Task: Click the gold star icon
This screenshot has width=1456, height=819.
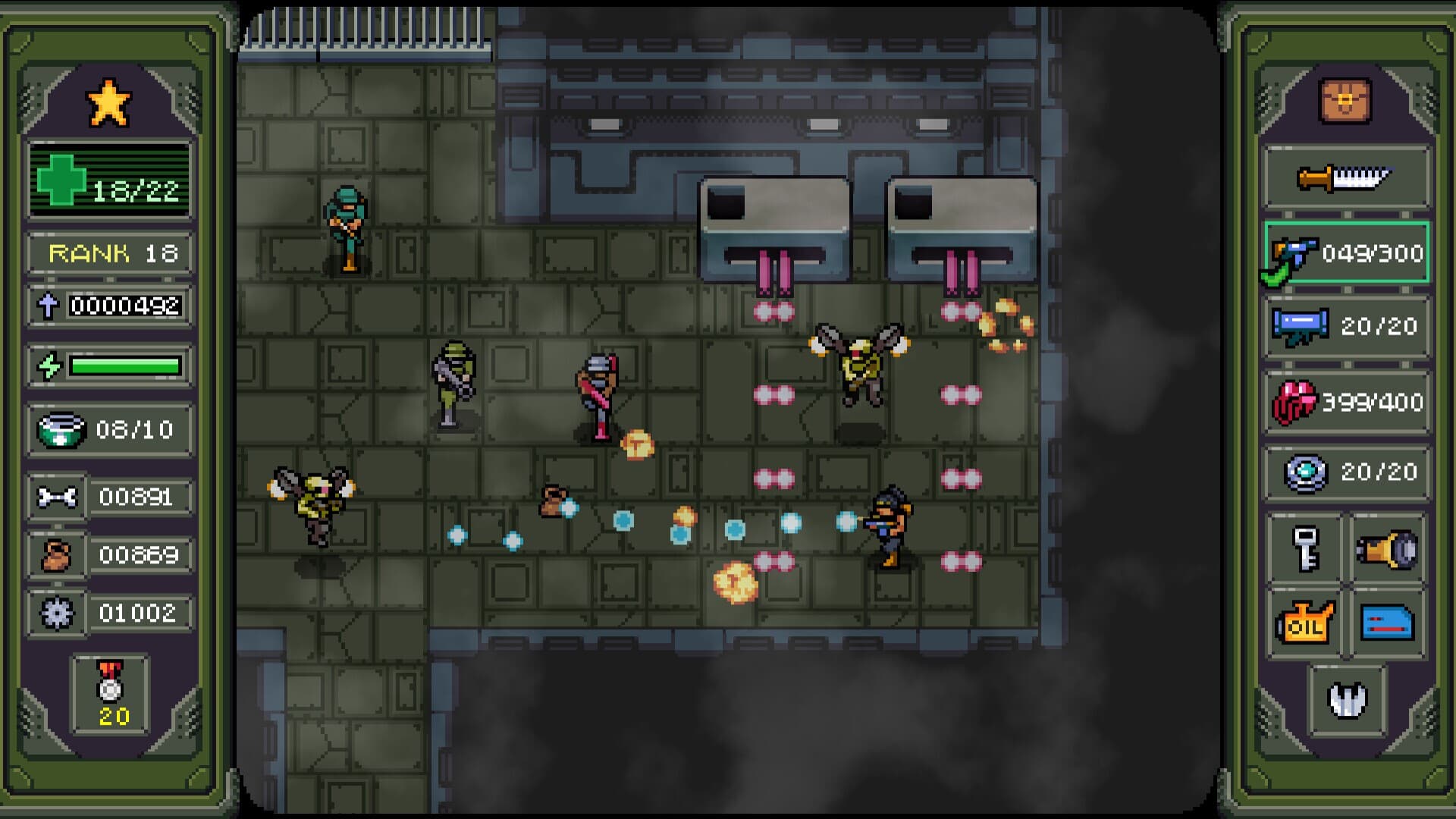Action: point(109,102)
